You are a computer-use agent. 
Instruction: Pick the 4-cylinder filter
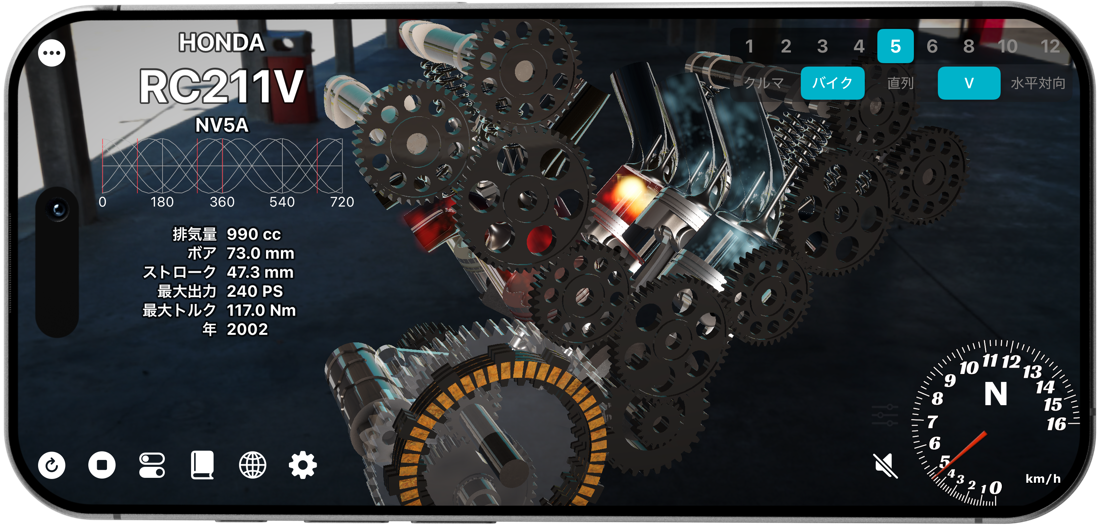coord(859,46)
